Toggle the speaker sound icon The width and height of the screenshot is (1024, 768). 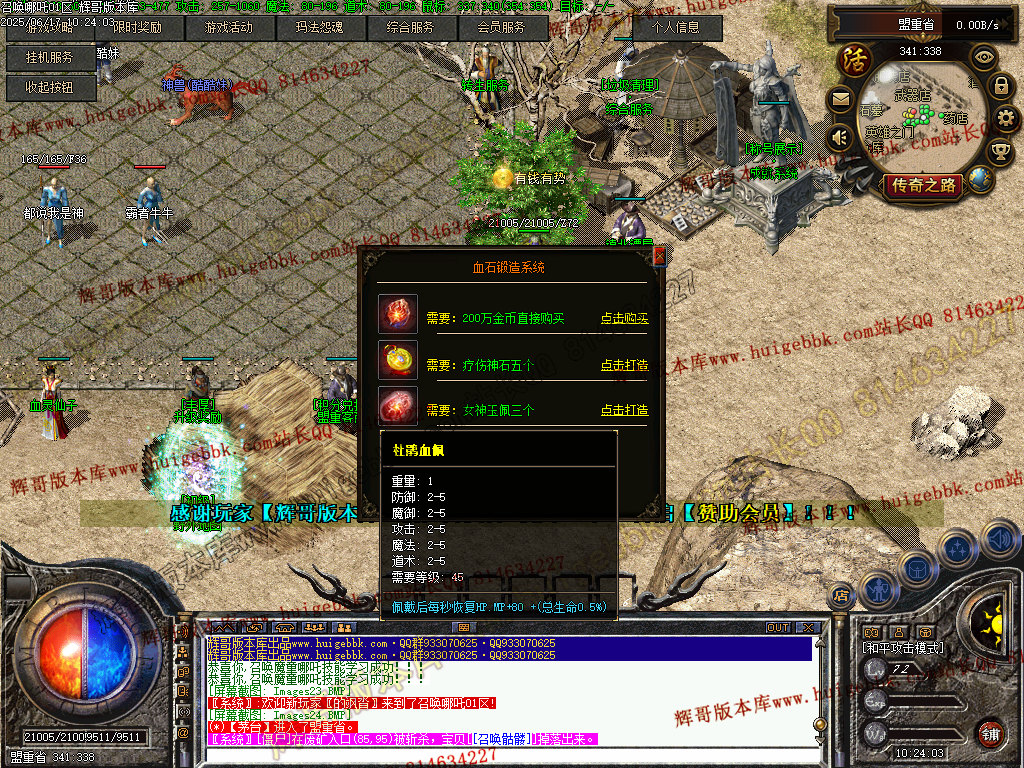pyautogui.click(x=840, y=137)
